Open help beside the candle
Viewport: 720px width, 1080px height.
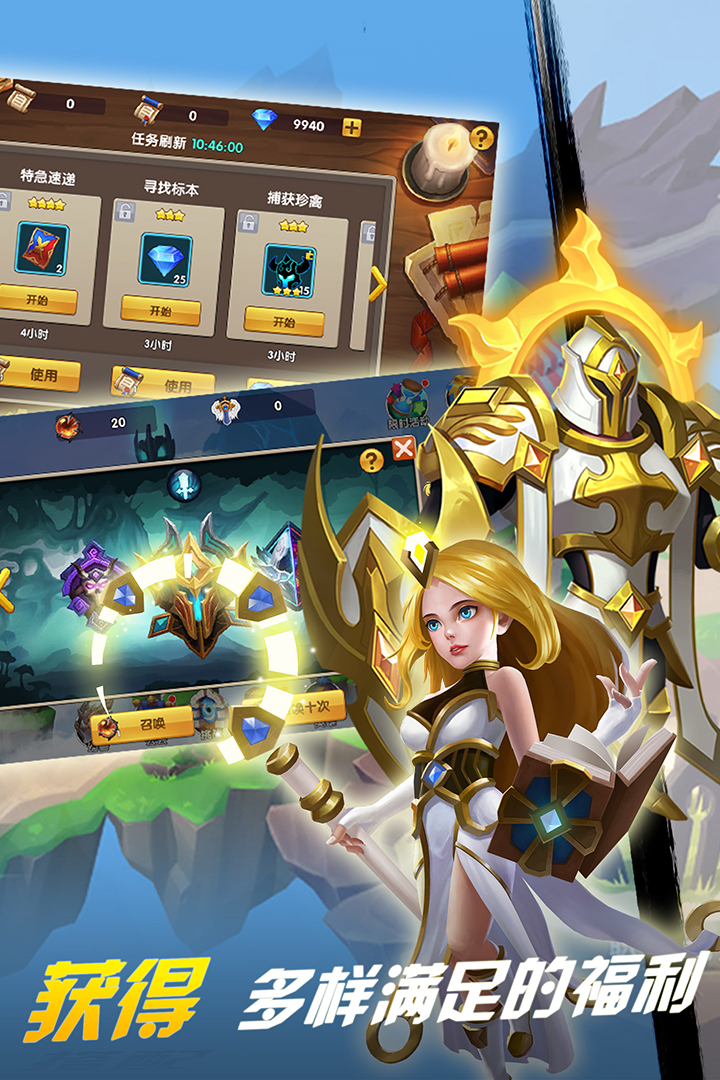[x=482, y=138]
